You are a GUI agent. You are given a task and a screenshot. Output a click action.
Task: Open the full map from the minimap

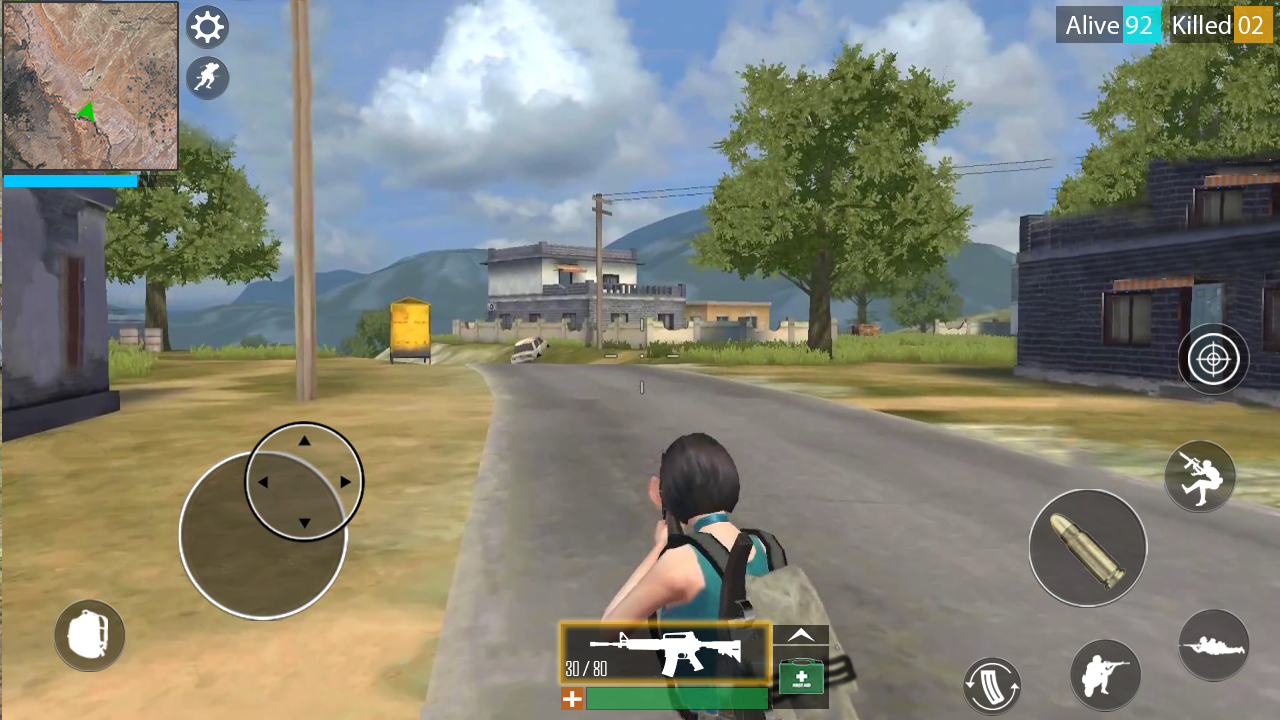[x=89, y=85]
